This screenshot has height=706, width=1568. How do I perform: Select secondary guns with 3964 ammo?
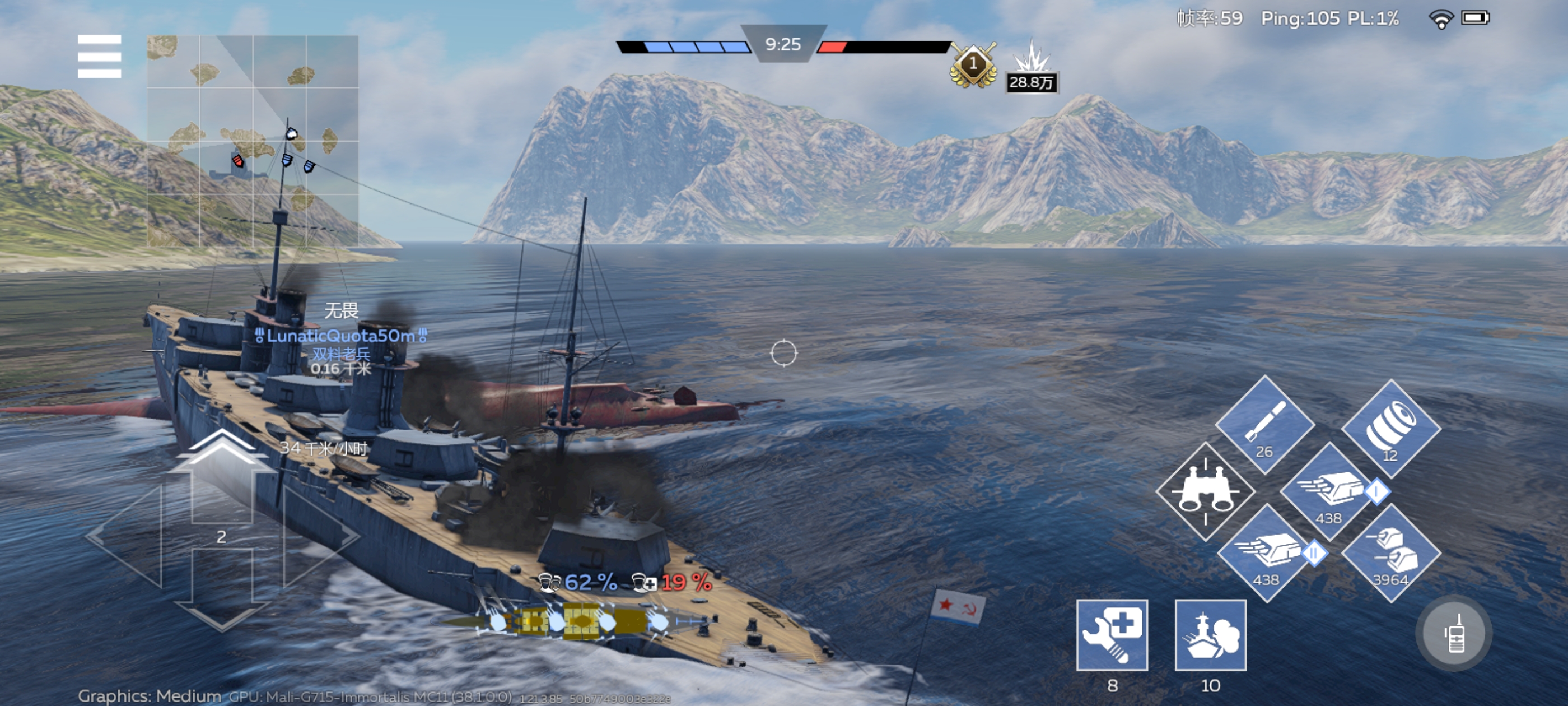pos(1391,552)
